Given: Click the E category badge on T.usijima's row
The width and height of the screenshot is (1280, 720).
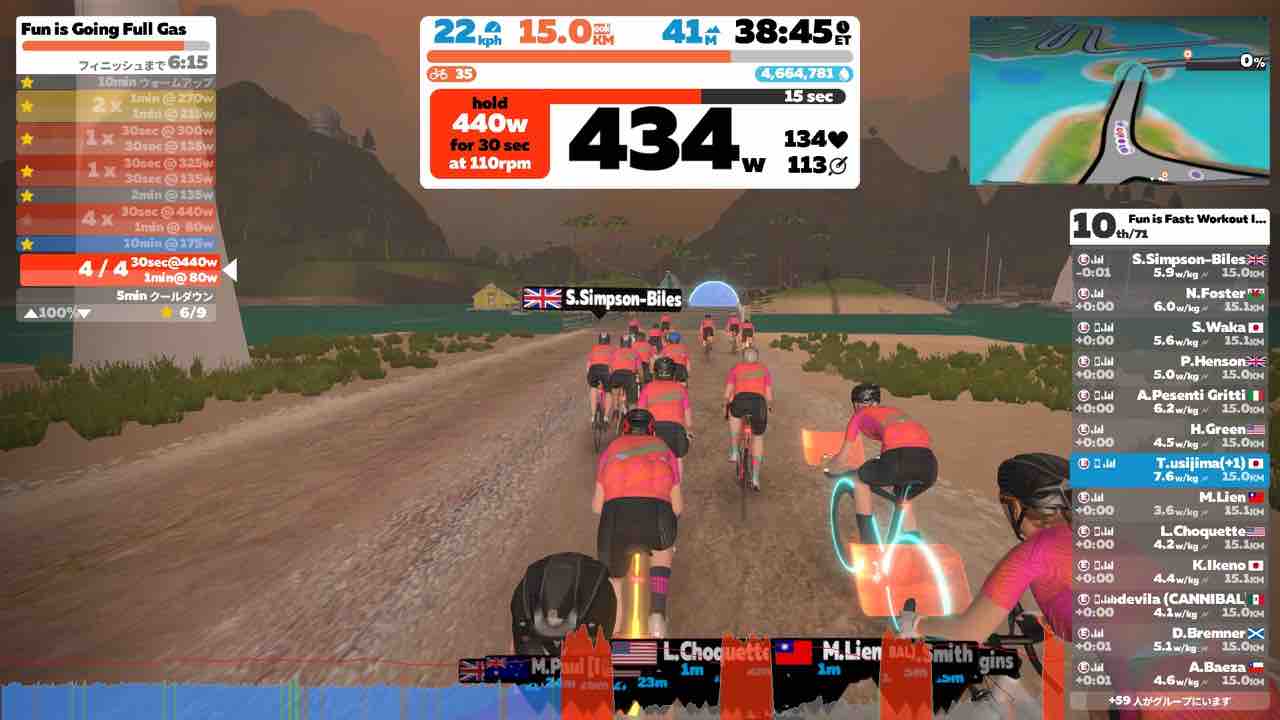Looking at the screenshot, I should point(1083,465).
